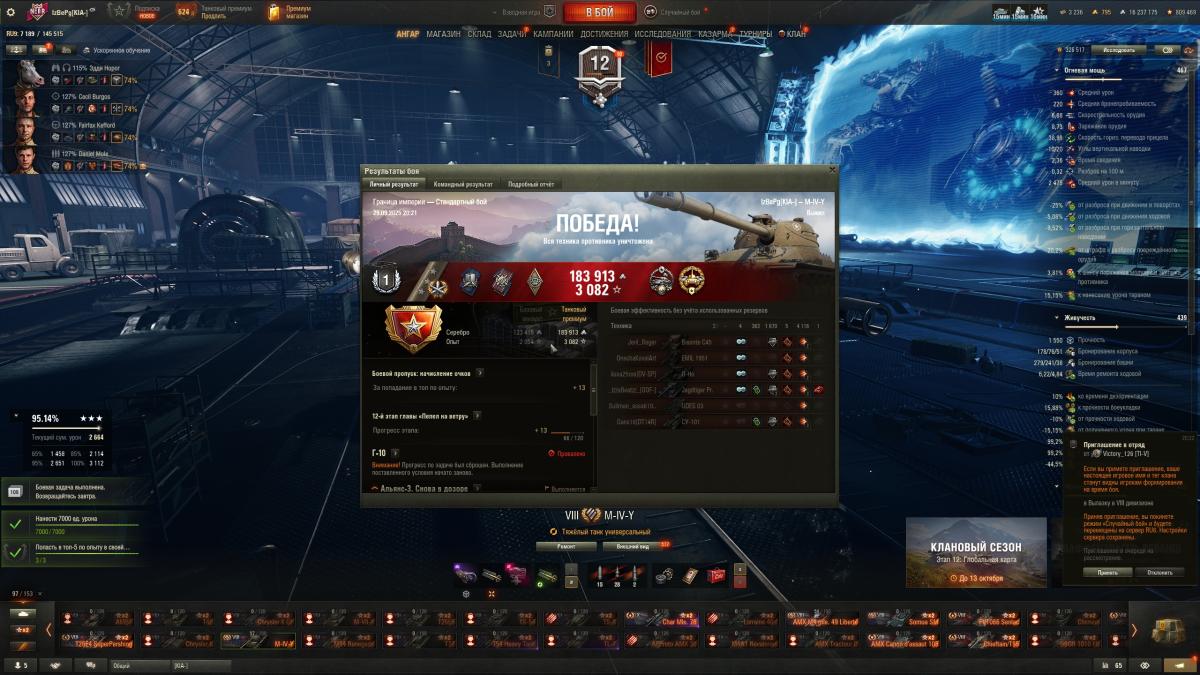Open the МАГАЗИН menu

click(x=443, y=34)
